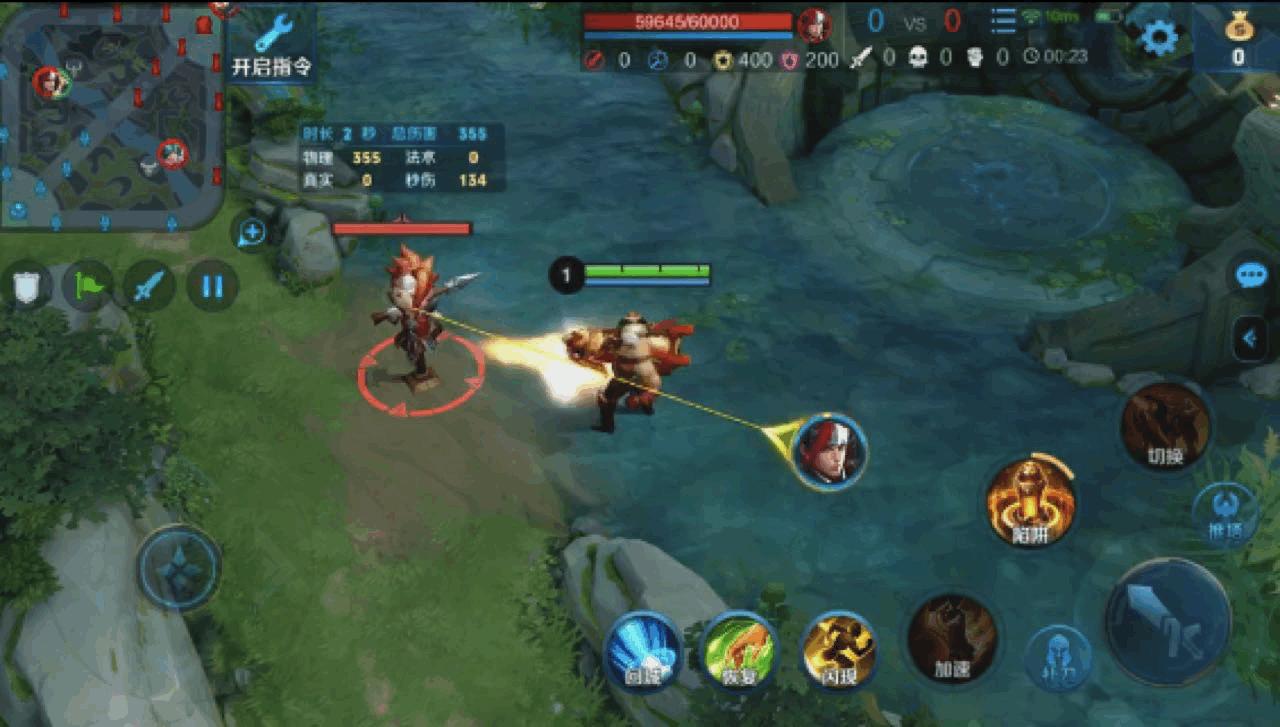Cast the 加速 speed-up skill
The image size is (1280, 727).
tap(951, 639)
